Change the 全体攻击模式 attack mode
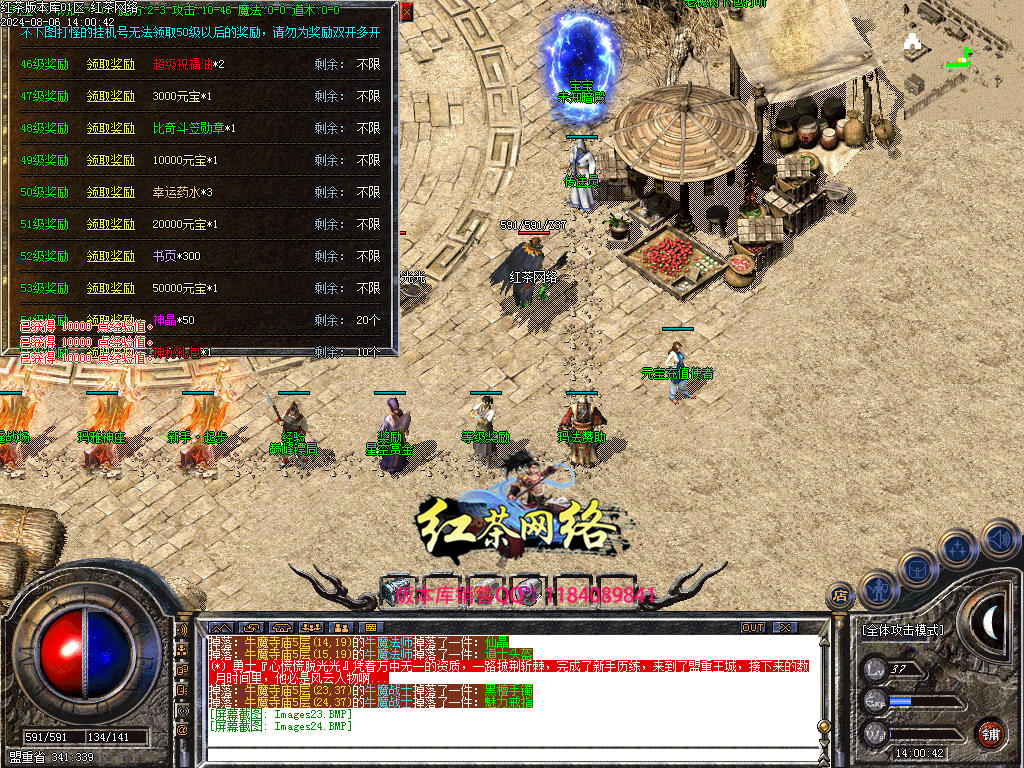This screenshot has width=1024, height=768. coord(902,630)
